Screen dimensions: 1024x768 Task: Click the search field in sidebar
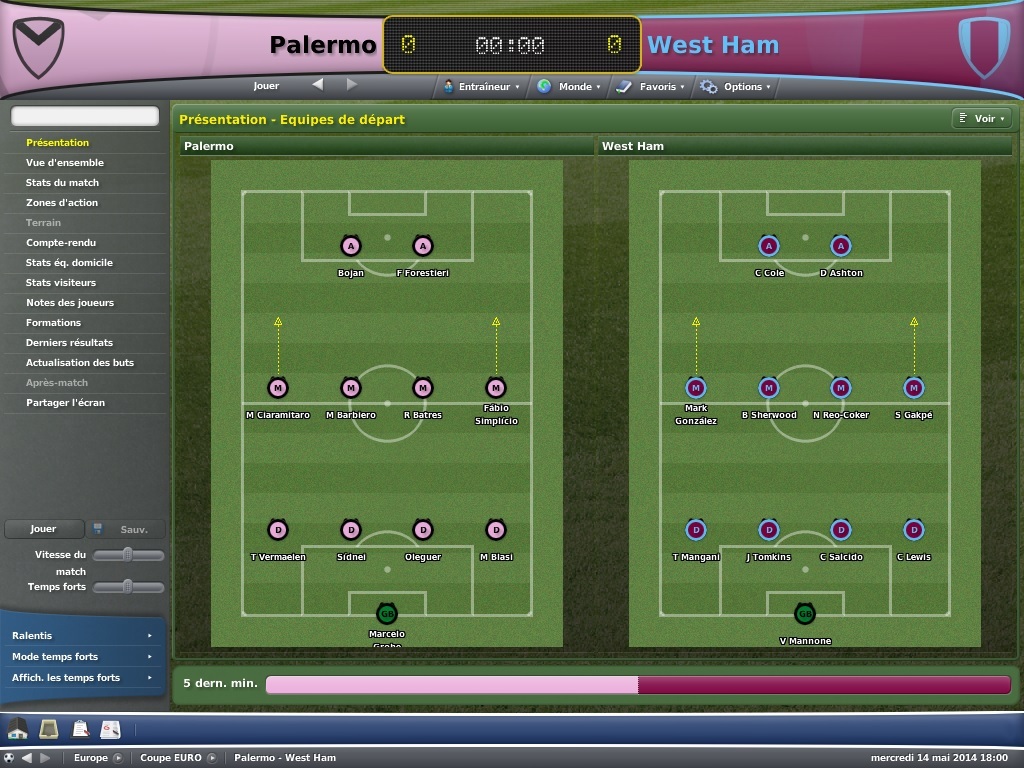[85, 117]
